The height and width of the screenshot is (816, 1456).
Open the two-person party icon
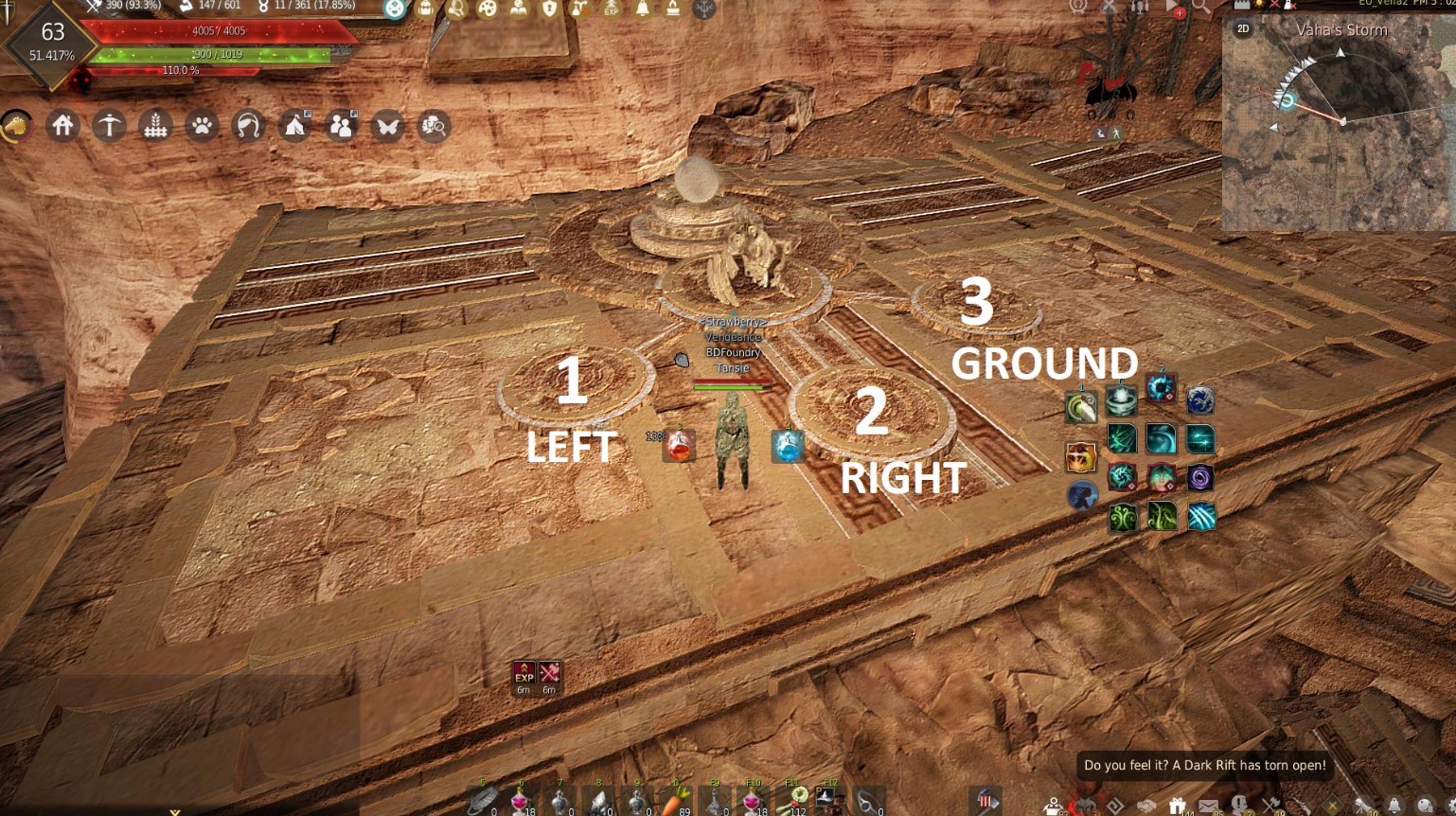click(341, 126)
